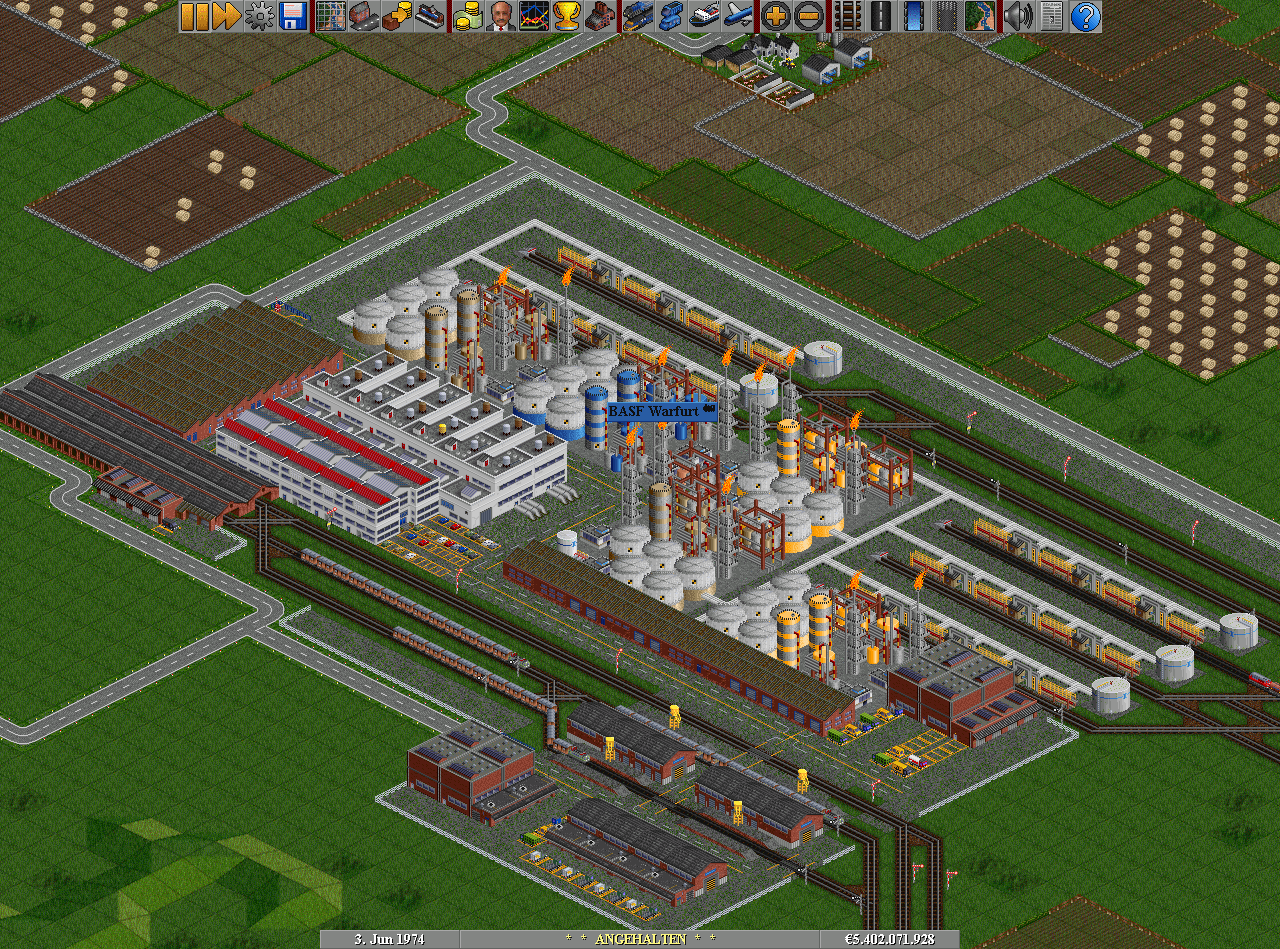Open the trophy league table

pyautogui.click(x=566, y=16)
